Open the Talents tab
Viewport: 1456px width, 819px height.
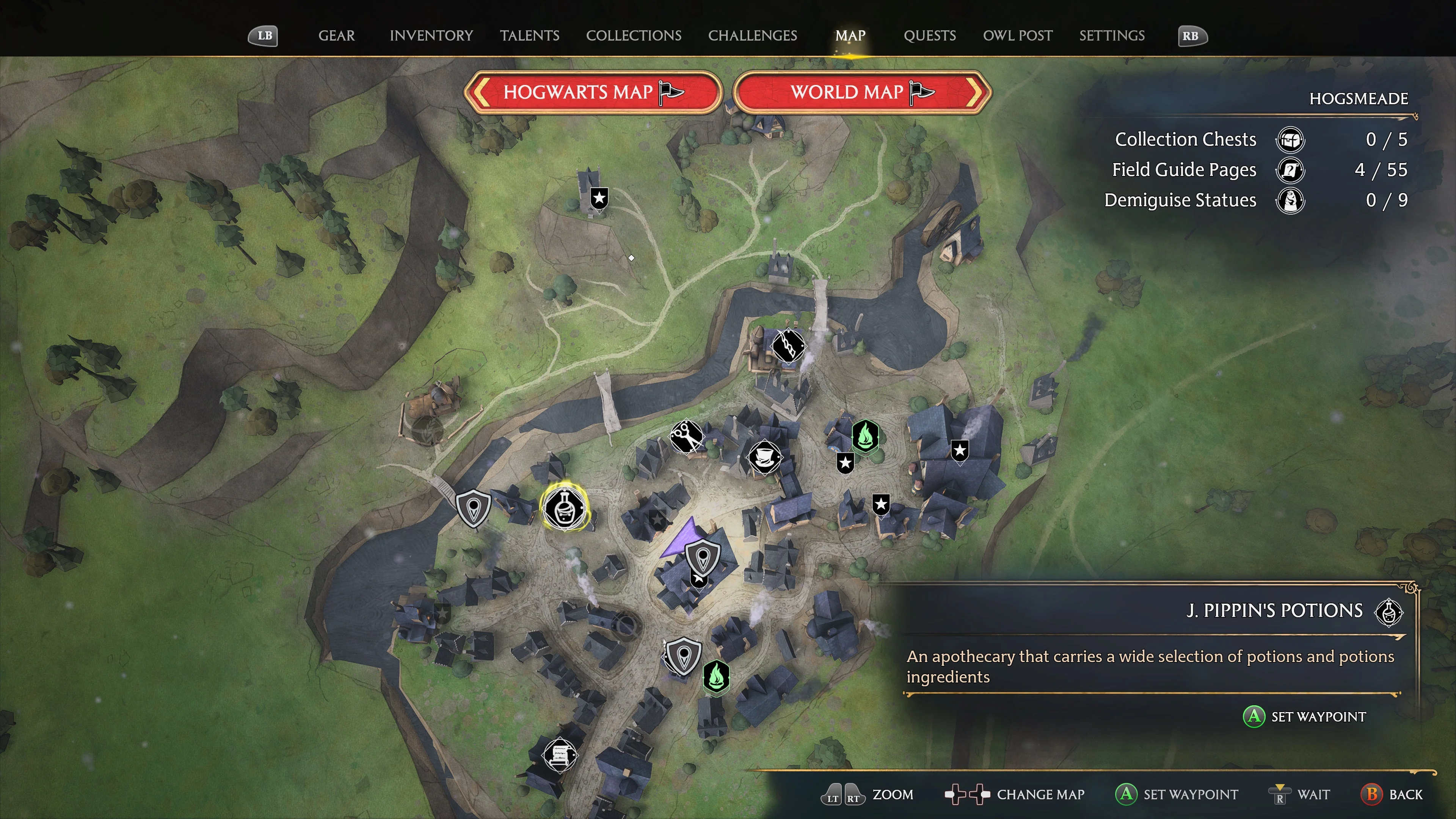[529, 36]
